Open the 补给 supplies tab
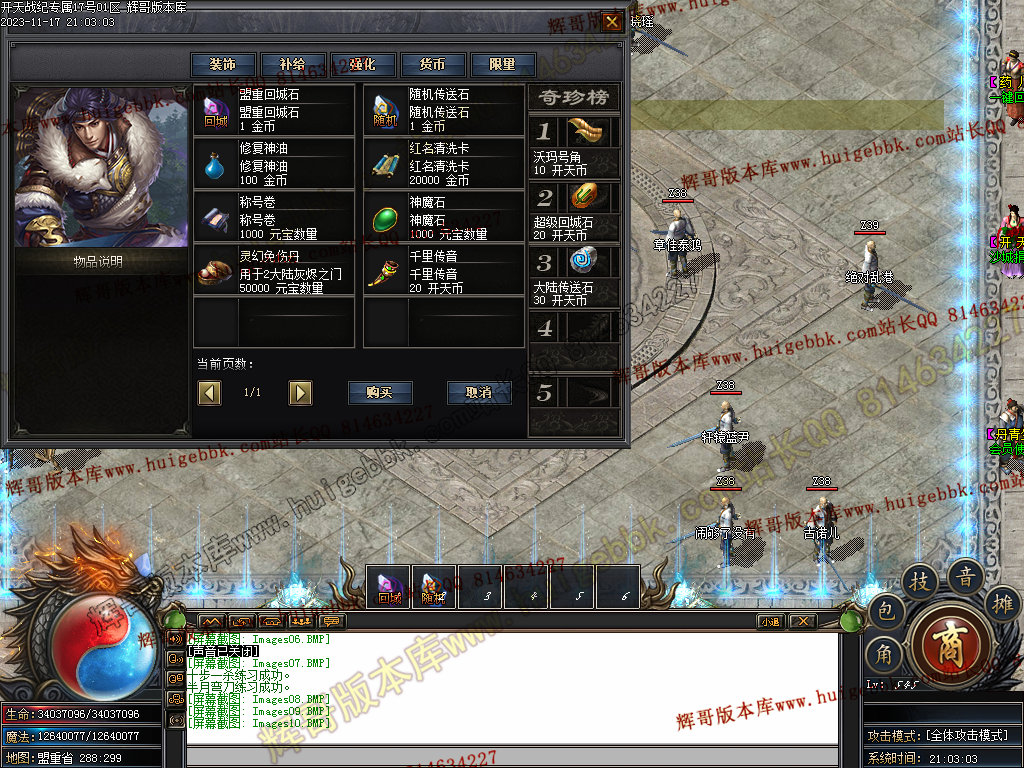Viewport: 1024px width, 768px height. [x=293, y=64]
